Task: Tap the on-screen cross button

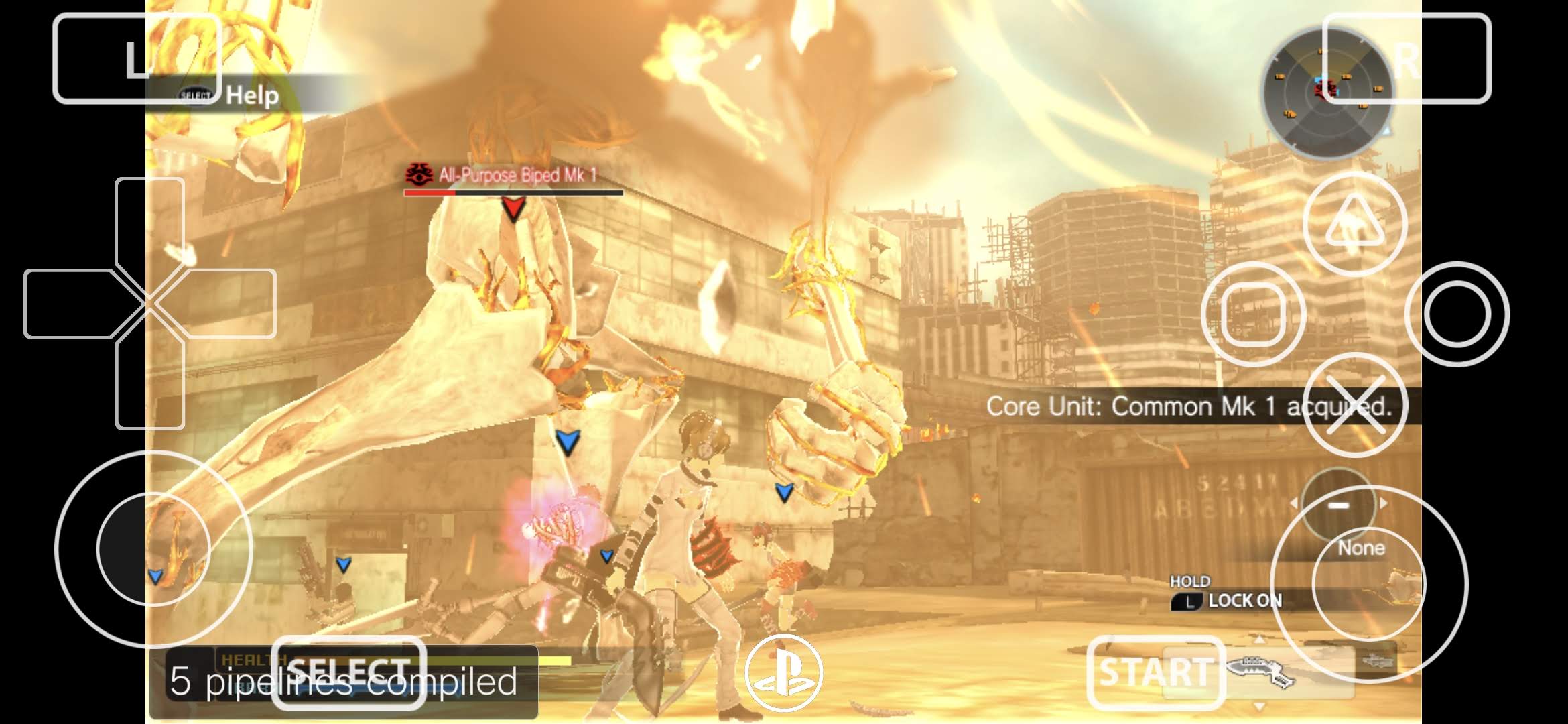Action: coord(1354,405)
